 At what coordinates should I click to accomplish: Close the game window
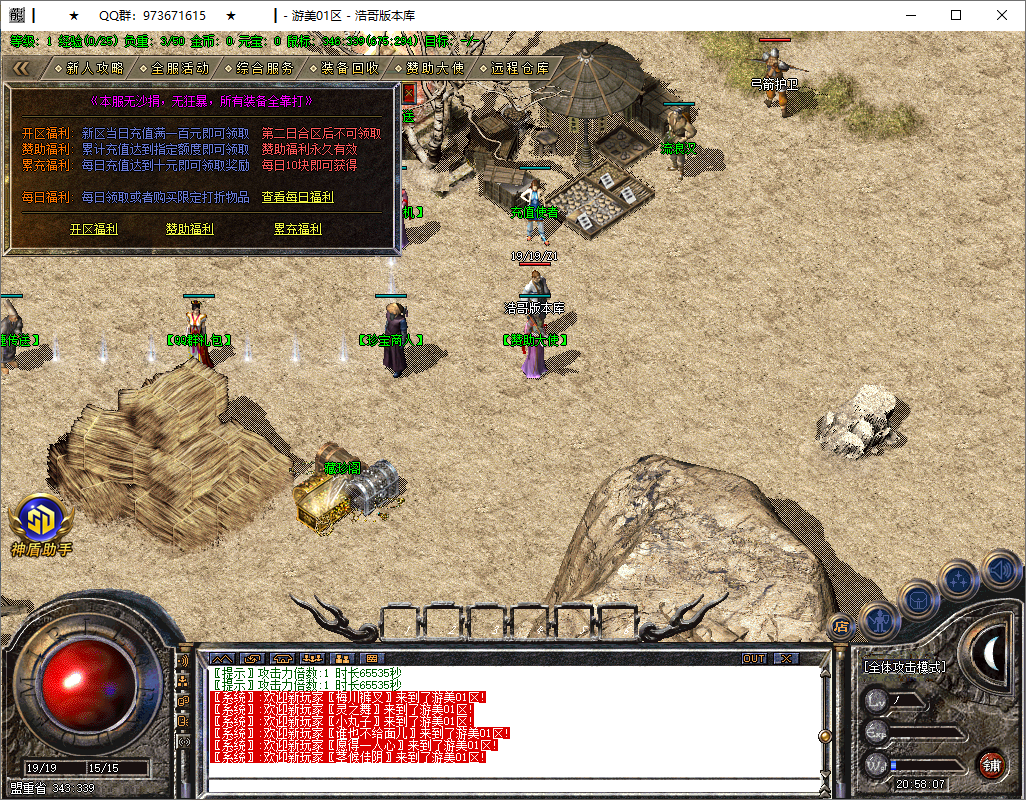click(1001, 15)
